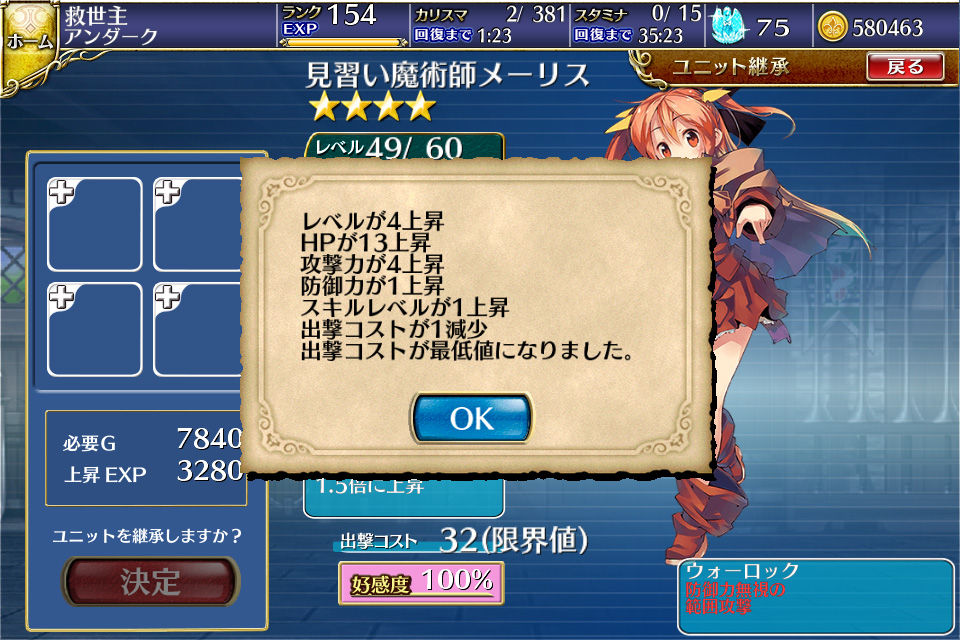Confirm the level-up dialog with OK
960x640 pixels.
click(x=472, y=418)
